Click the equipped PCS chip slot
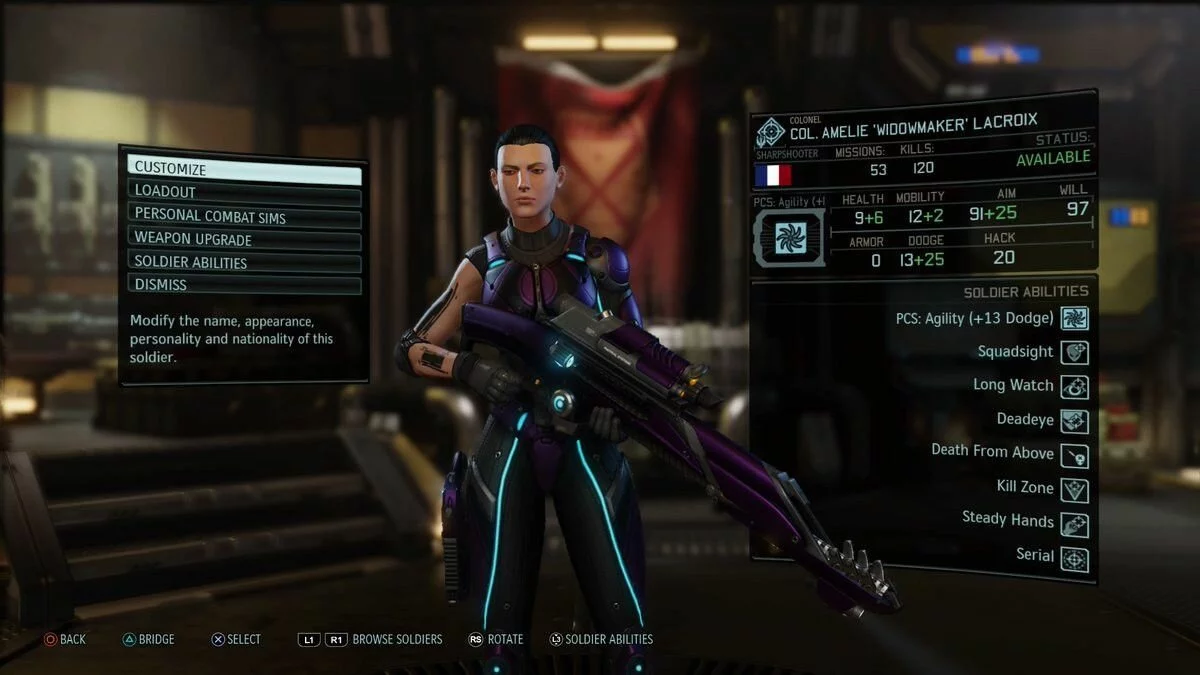The image size is (1200, 675). point(790,237)
